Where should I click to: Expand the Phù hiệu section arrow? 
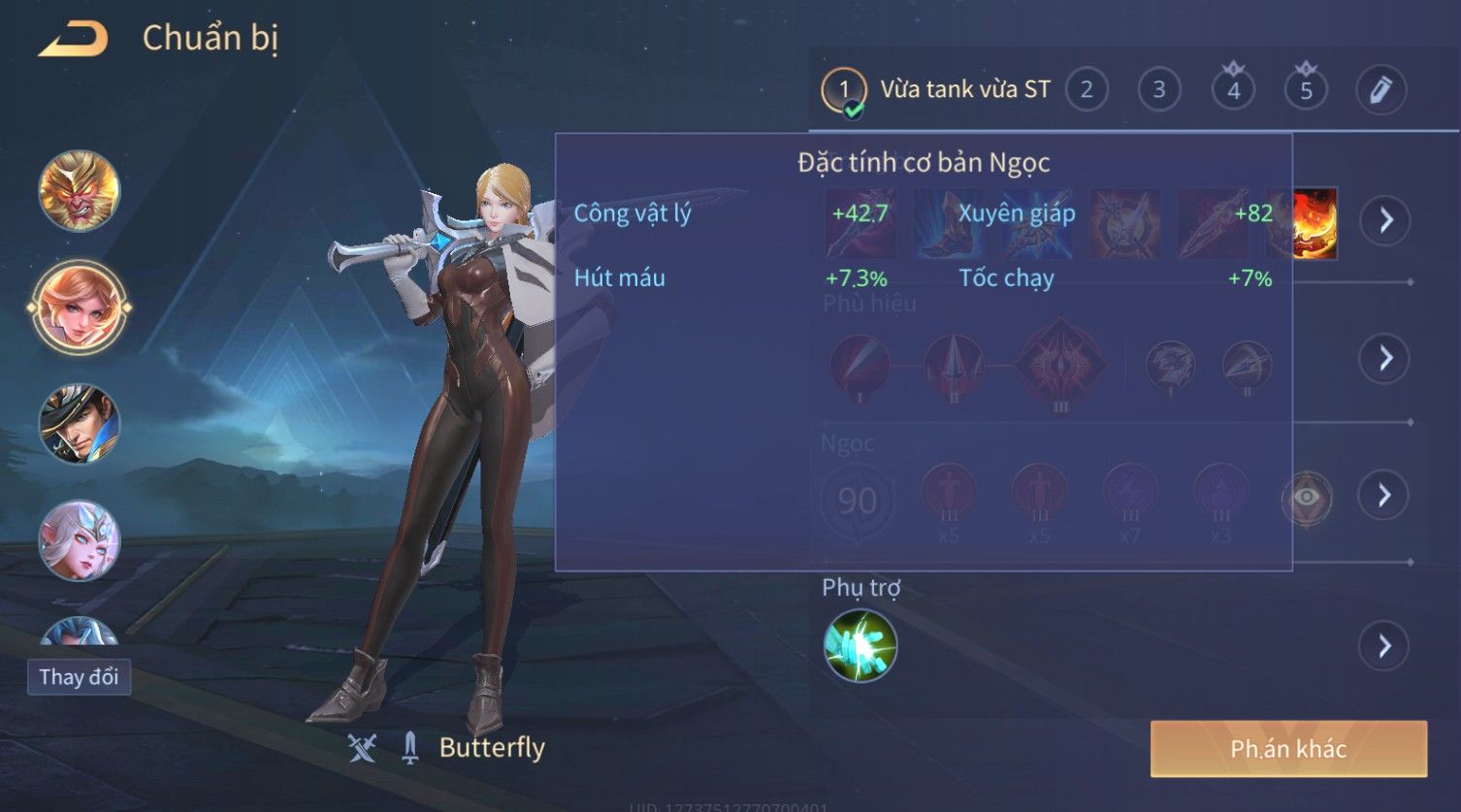tap(1384, 358)
